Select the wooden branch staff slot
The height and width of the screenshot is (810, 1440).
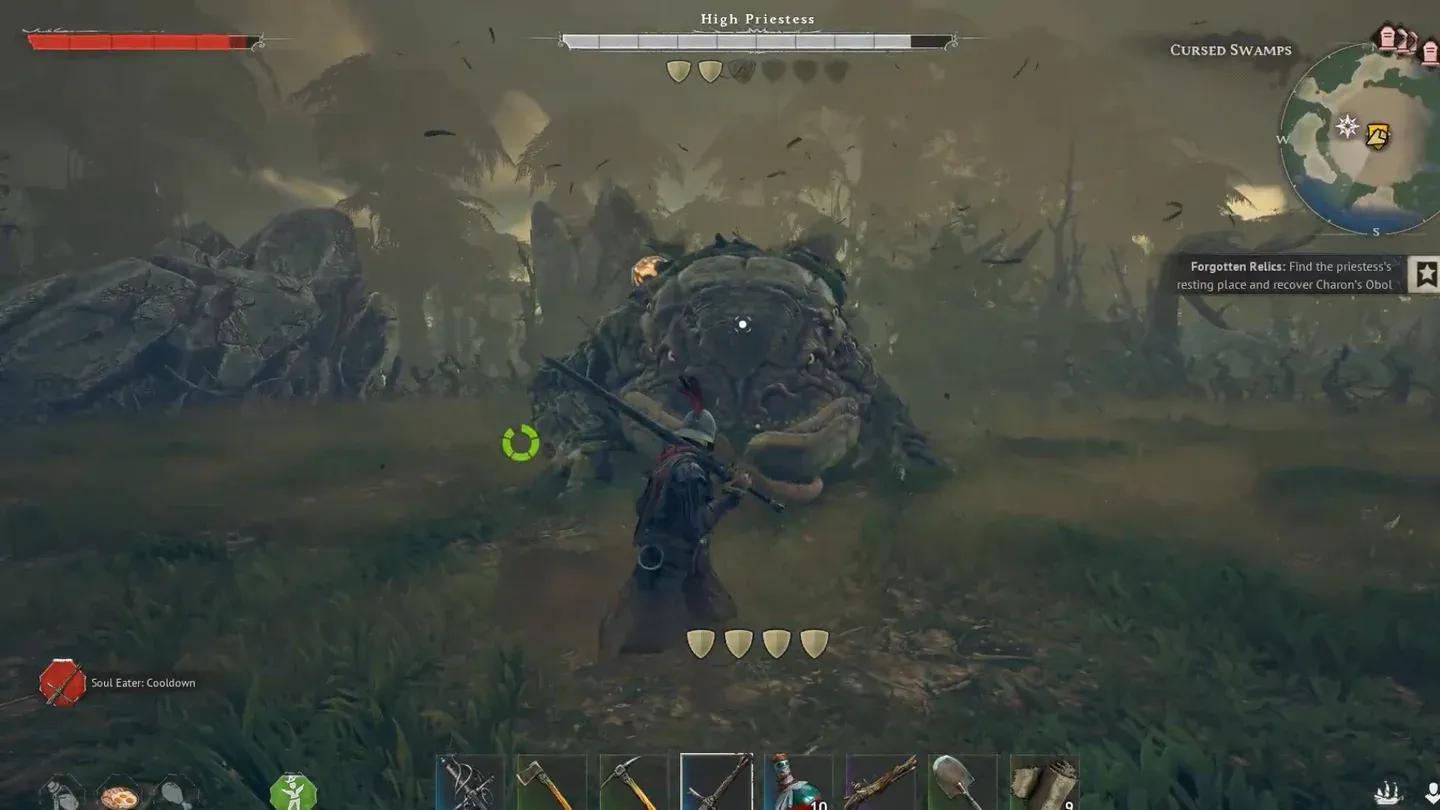pos(880,783)
